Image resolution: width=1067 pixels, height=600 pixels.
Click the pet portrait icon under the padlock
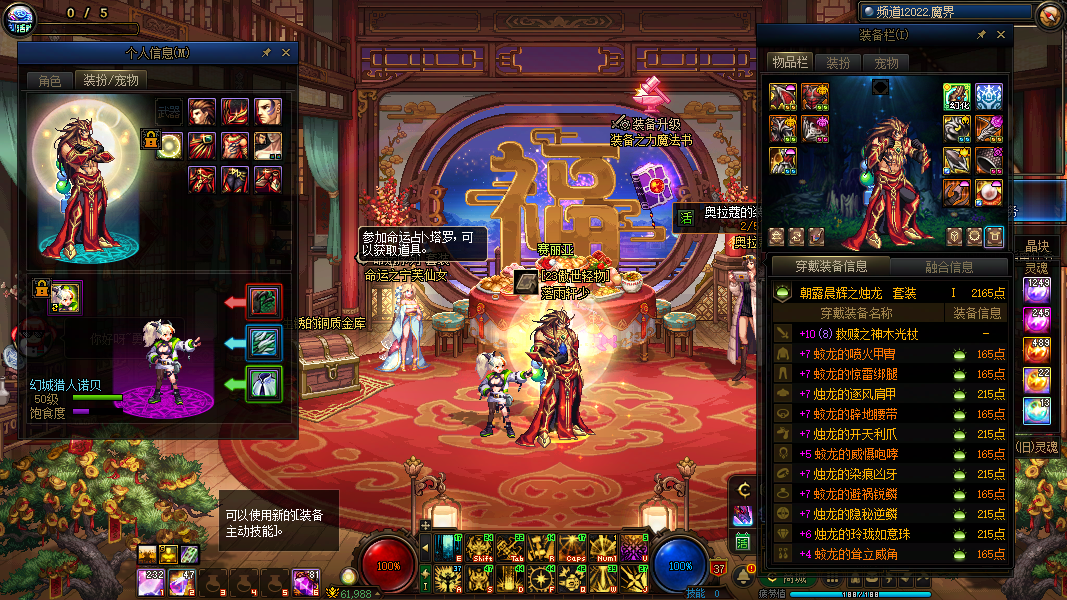(x=68, y=295)
